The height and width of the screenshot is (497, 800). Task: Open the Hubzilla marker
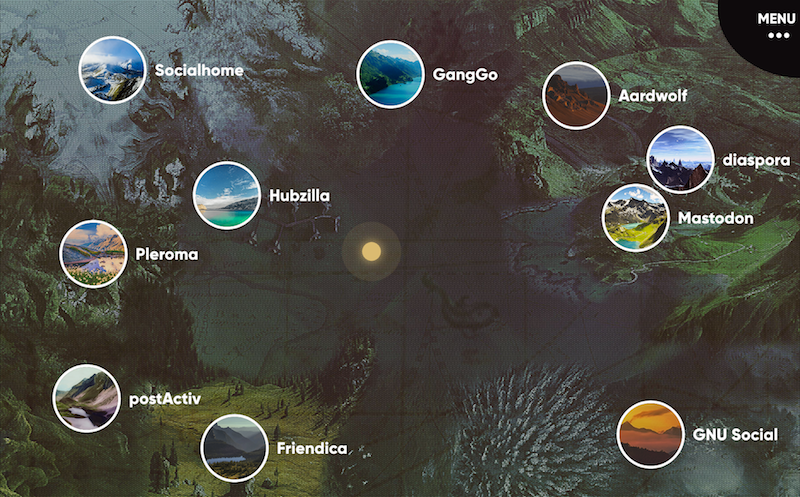[226, 195]
